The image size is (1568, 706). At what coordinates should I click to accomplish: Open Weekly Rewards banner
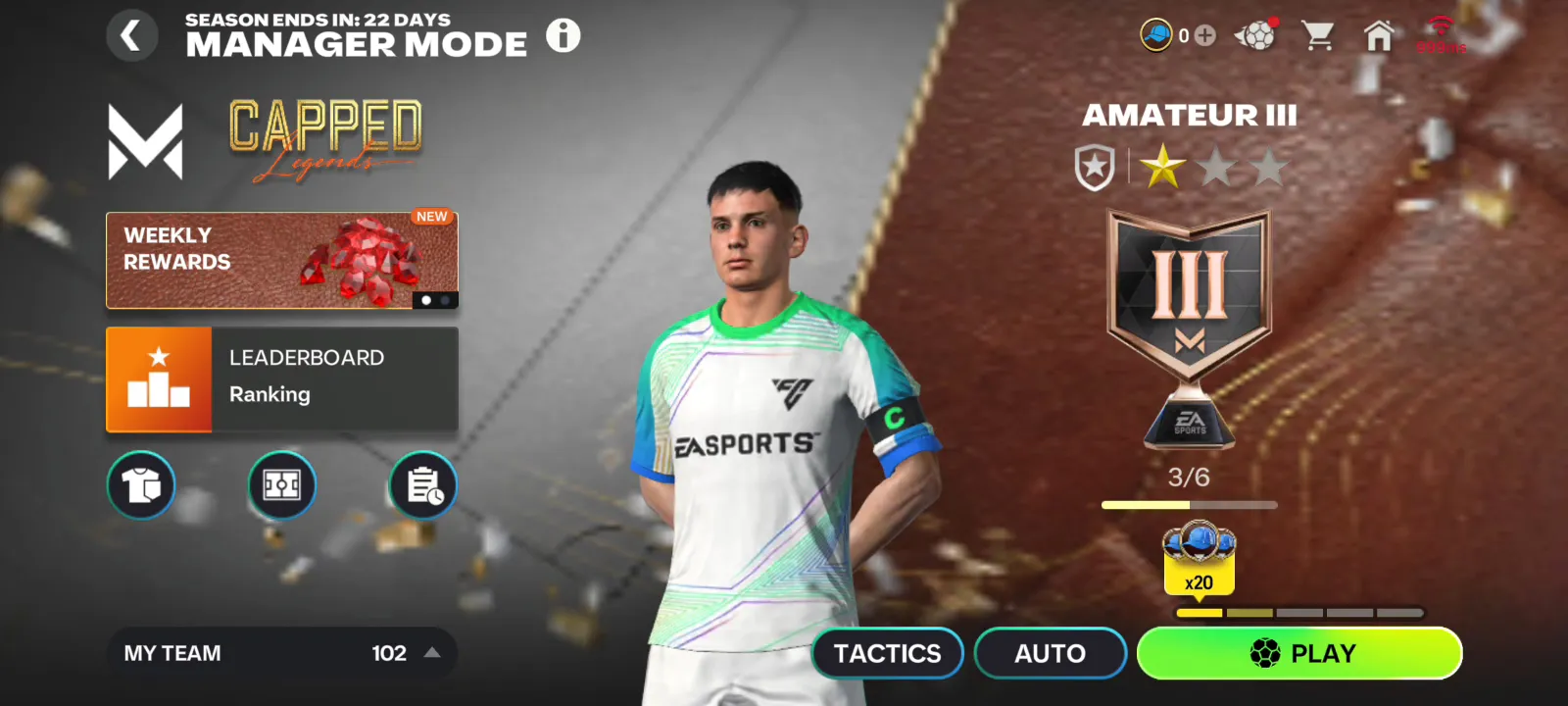(x=281, y=259)
